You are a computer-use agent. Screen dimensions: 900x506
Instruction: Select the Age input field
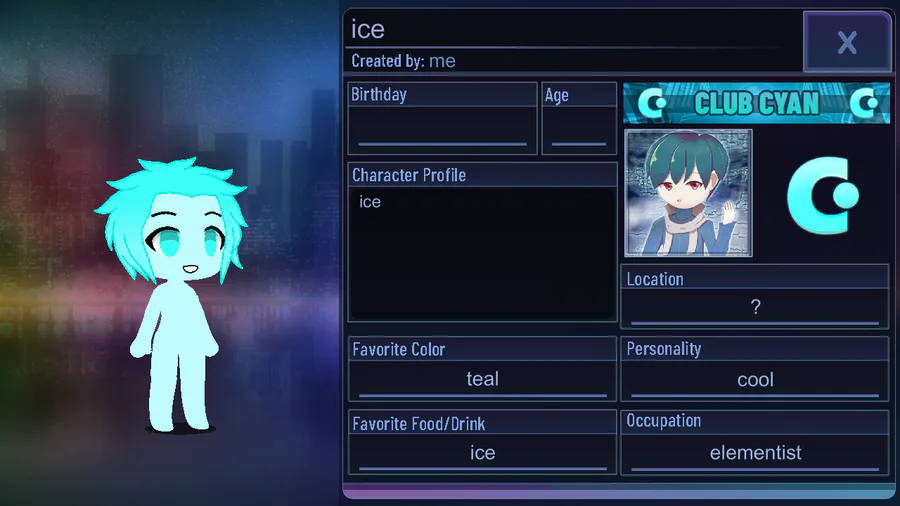(579, 130)
